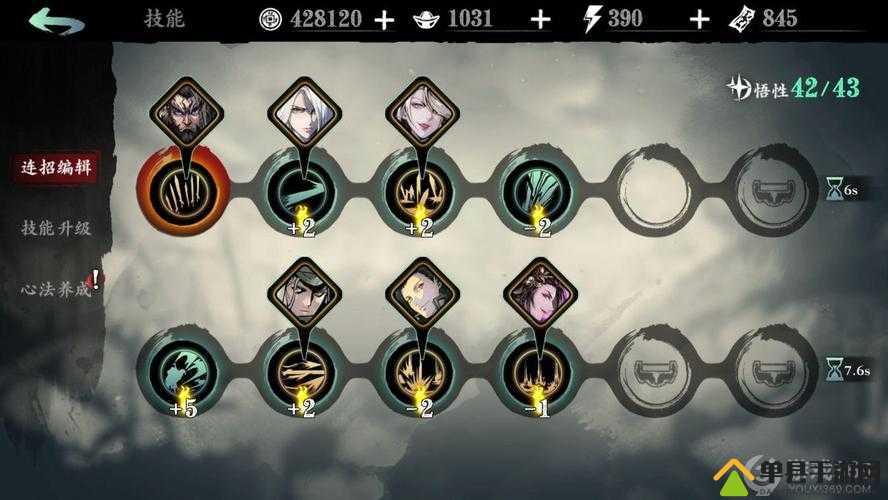Open the 心法养成 tab
This screenshot has height=500, width=888.
(57, 289)
